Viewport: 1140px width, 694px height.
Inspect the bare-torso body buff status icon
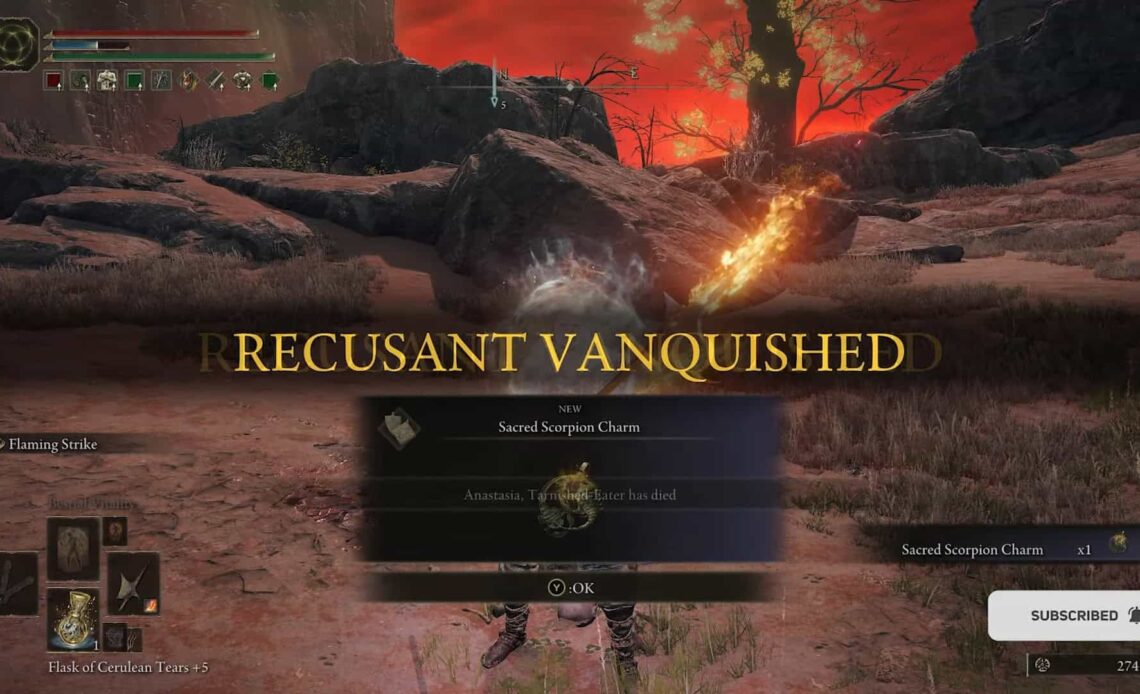click(x=107, y=81)
